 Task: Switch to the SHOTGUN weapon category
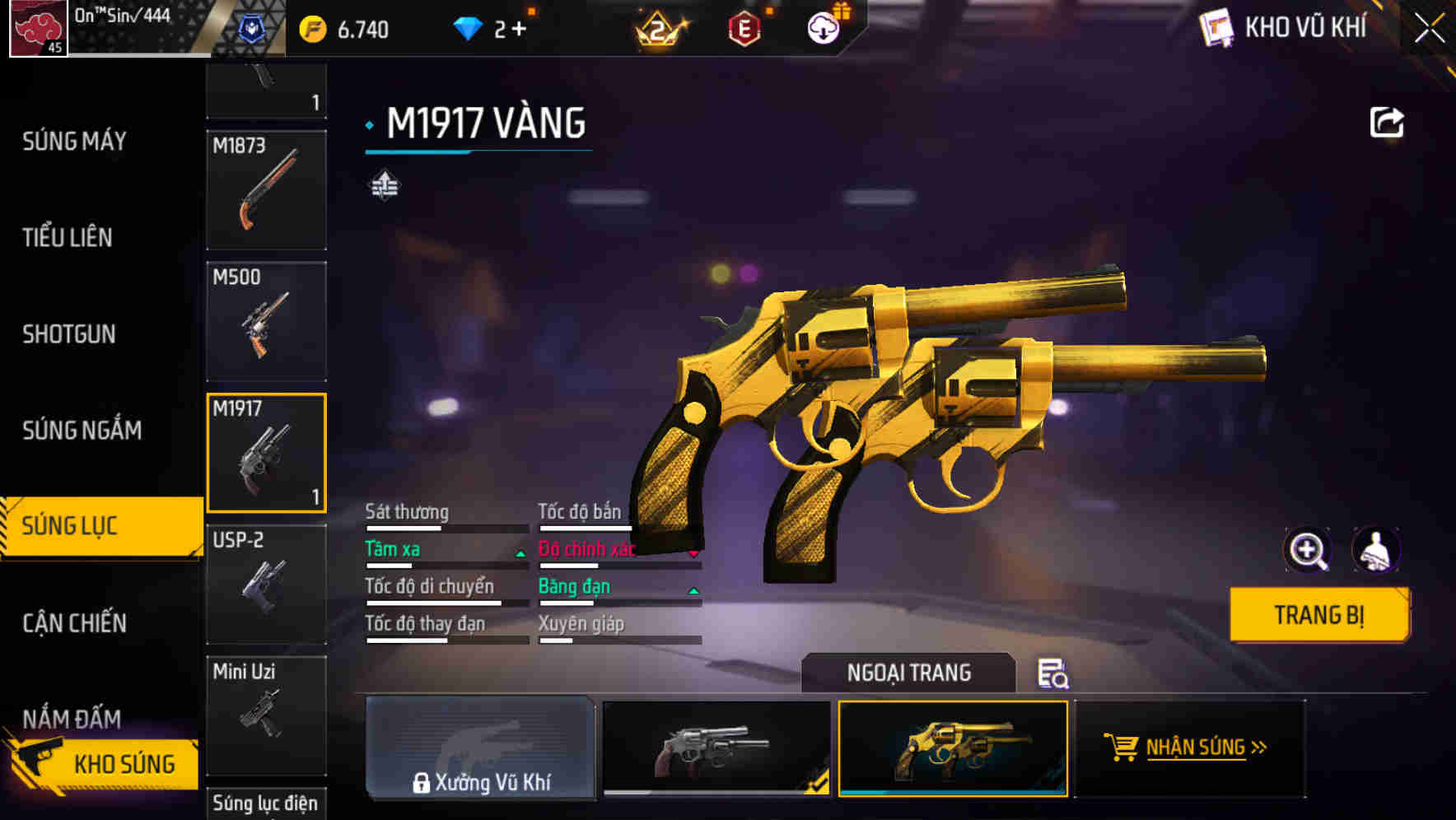click(69, 334)
